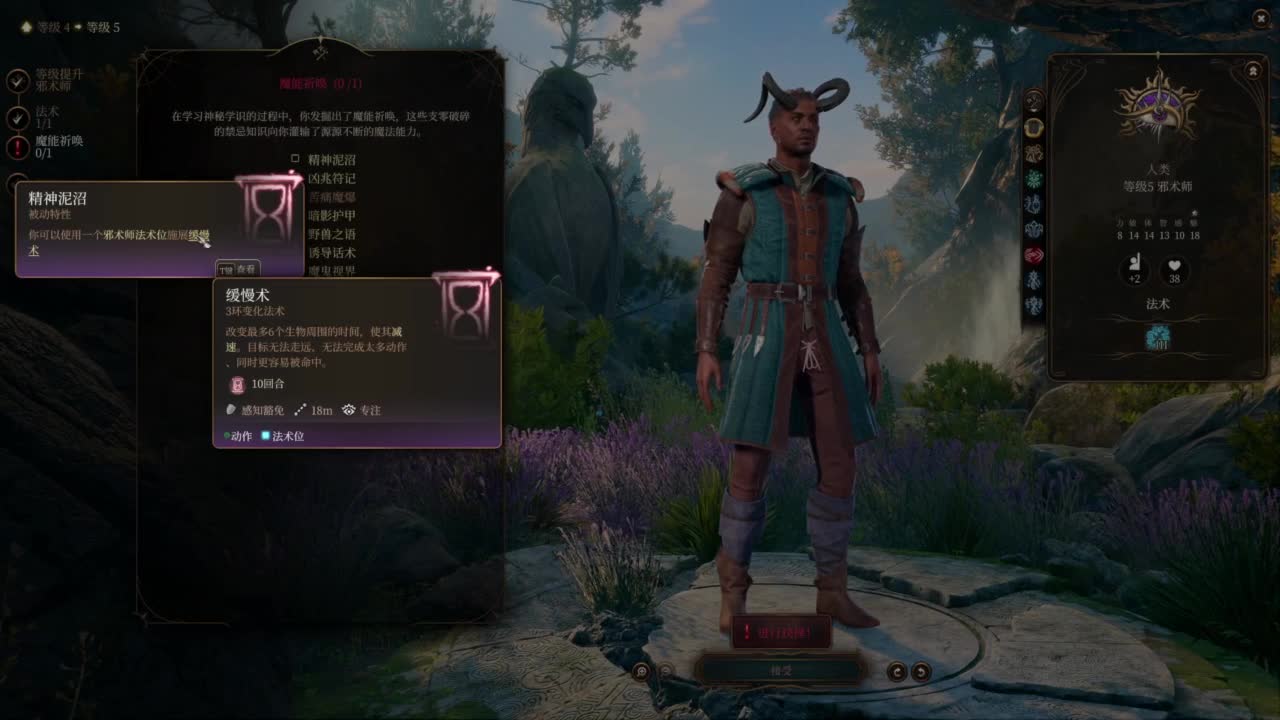Screen dimensions: 1280x720
Task: Click the red level-up warning button
Action: pos(780,632)
